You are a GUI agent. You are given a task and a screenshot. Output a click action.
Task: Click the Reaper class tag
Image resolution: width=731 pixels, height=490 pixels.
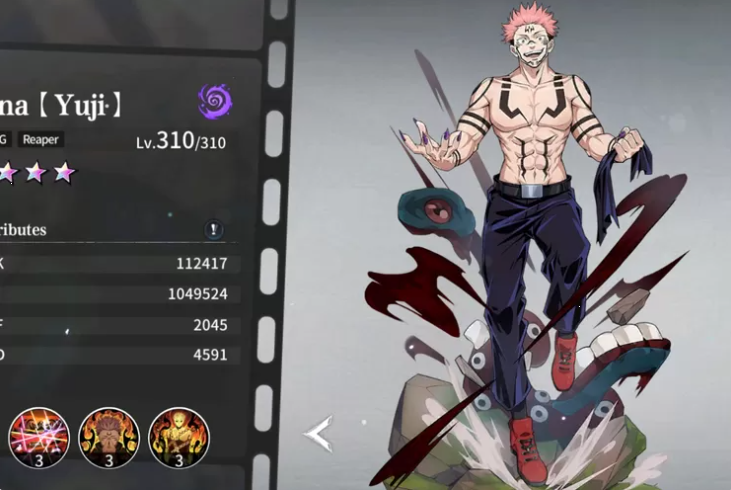click(x=41, y=140)
